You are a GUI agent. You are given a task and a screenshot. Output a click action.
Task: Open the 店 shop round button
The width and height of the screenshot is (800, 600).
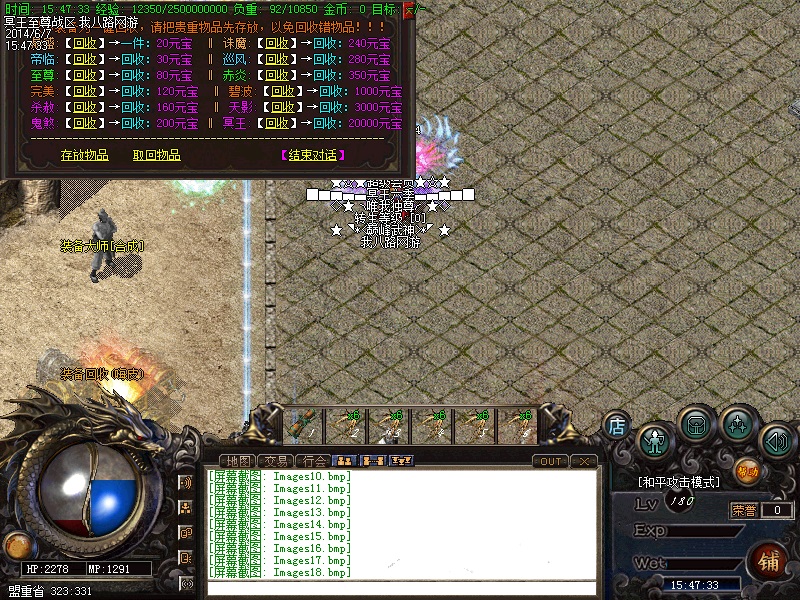pos(617,426)
